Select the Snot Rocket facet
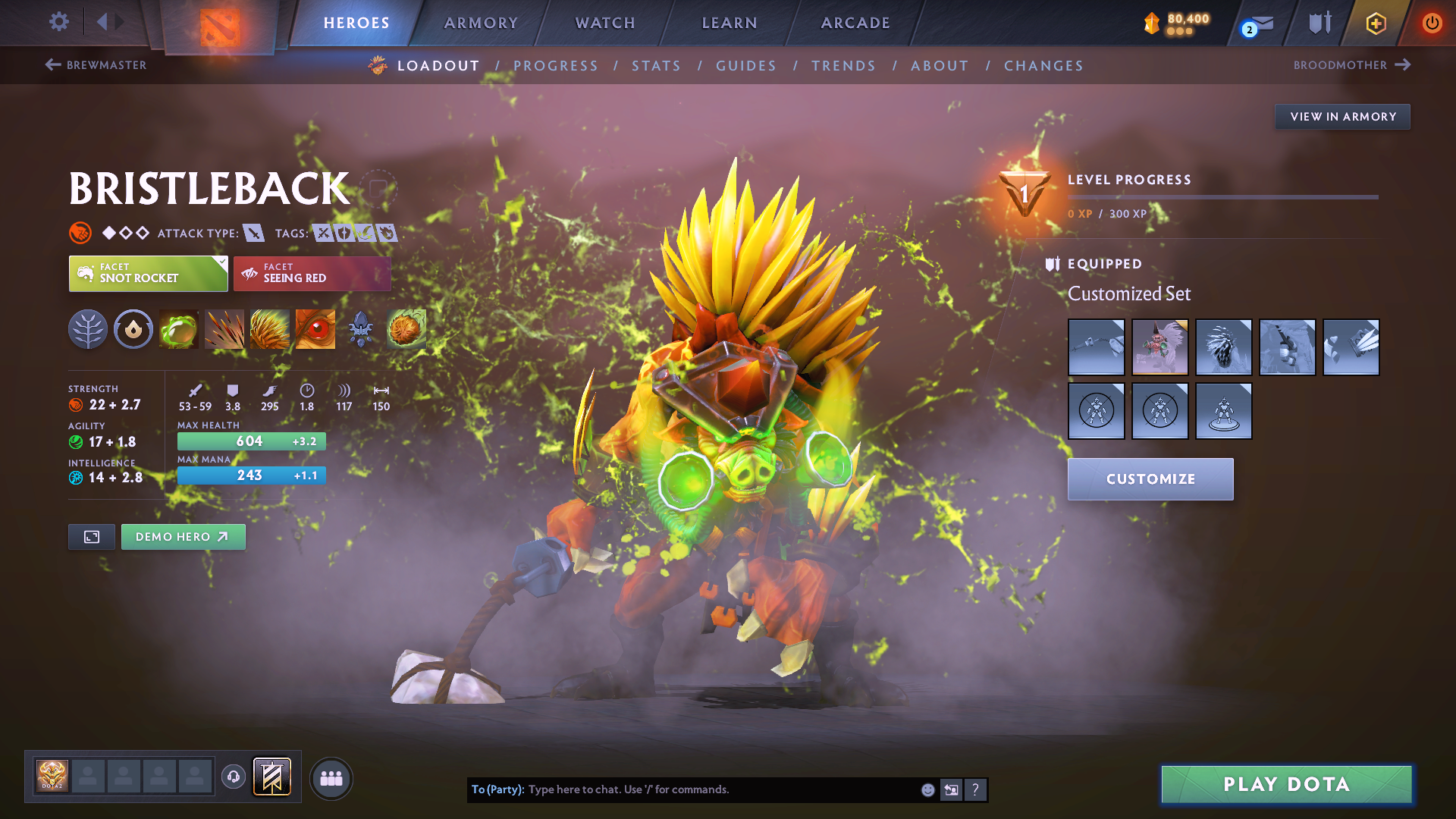 [x=148, y=274]
